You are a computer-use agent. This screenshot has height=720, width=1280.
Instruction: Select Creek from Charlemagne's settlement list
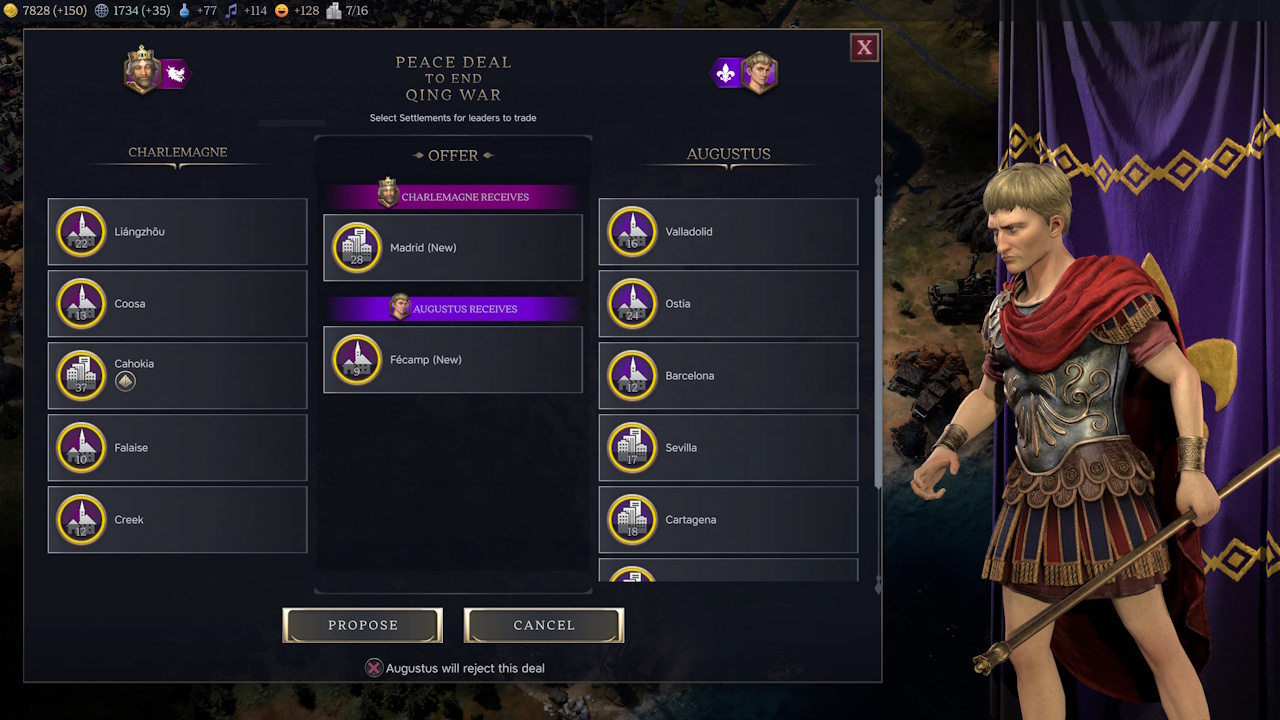click(177, 519)
